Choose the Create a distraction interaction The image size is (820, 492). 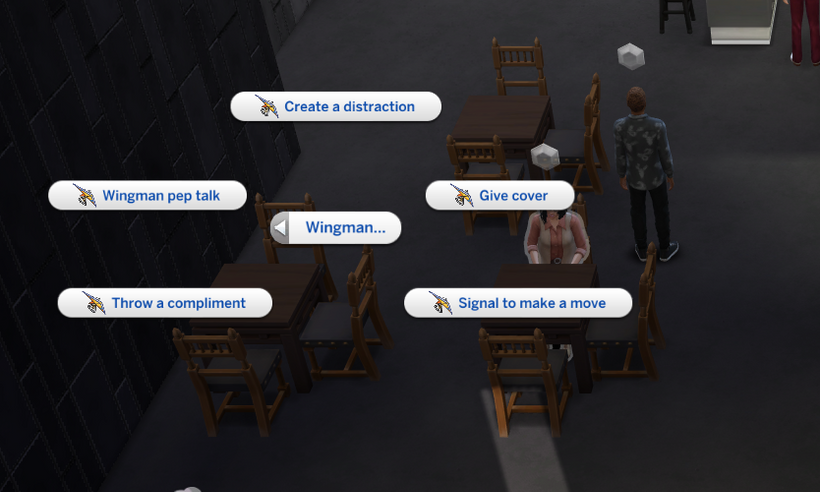(x=336, y=107)
